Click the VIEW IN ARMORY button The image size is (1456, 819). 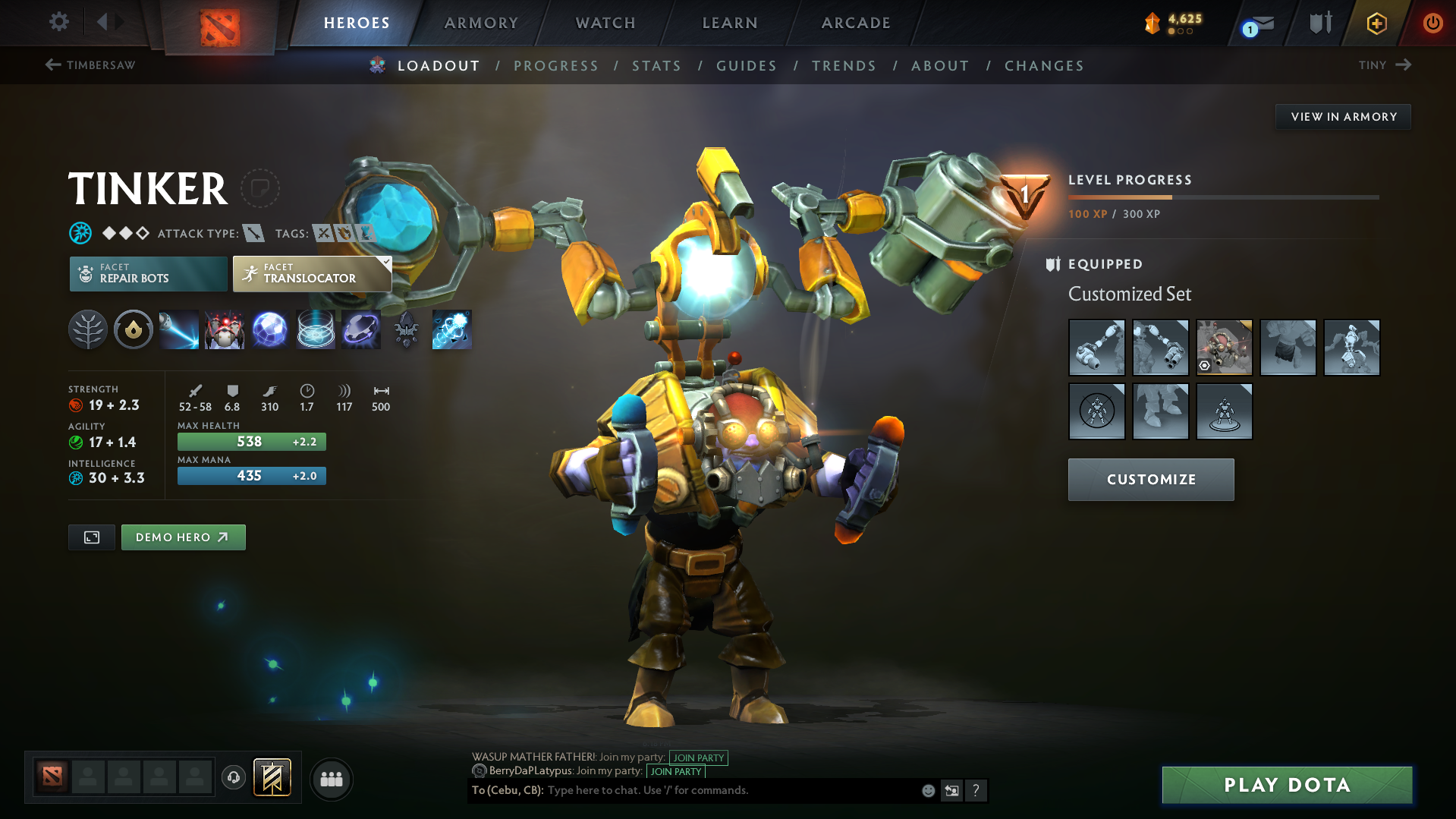point(1343,116)
